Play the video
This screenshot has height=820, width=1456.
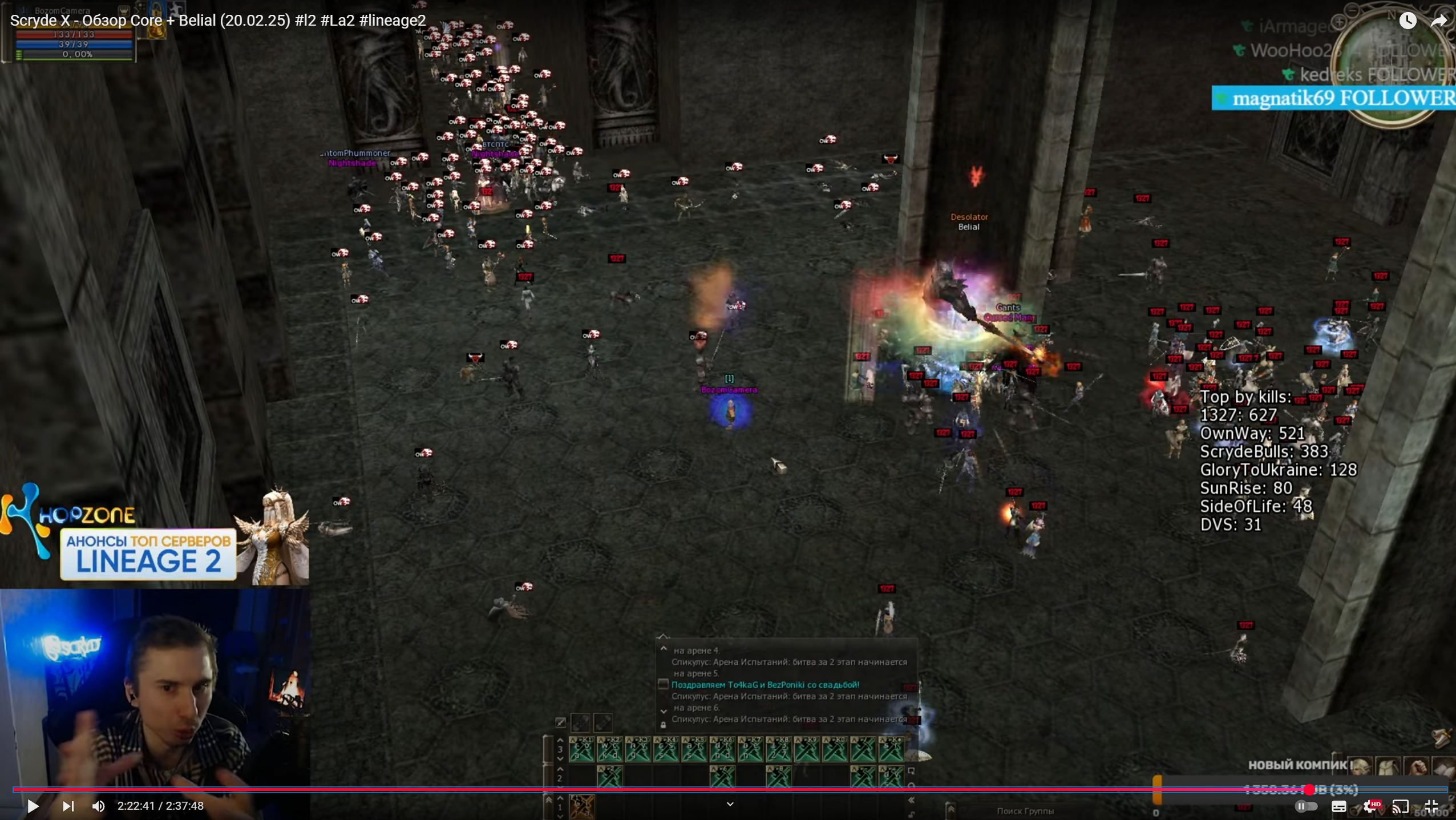33,806
